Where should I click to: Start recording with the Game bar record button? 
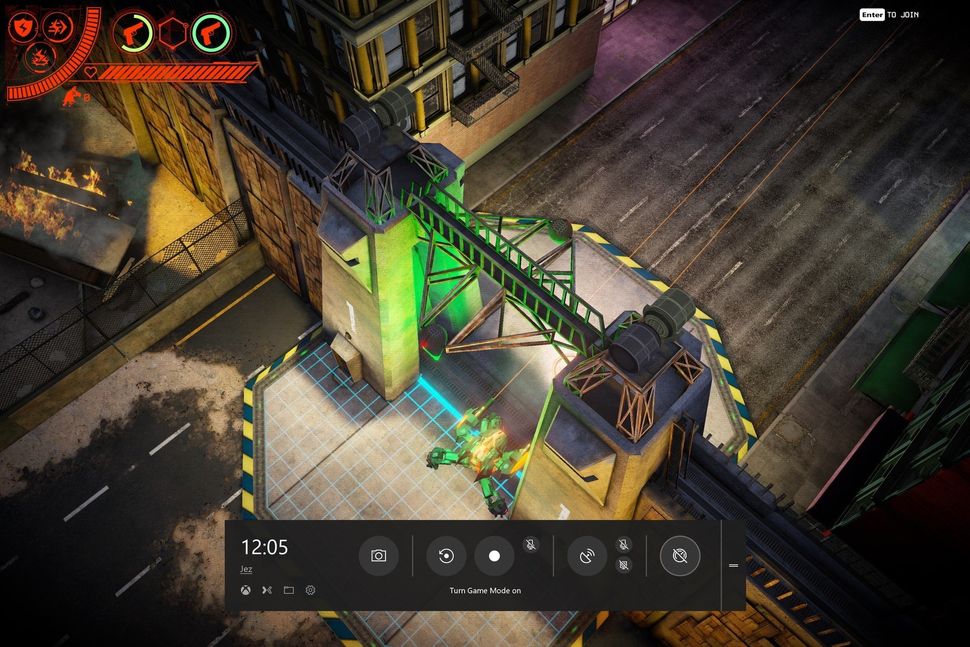494,556
